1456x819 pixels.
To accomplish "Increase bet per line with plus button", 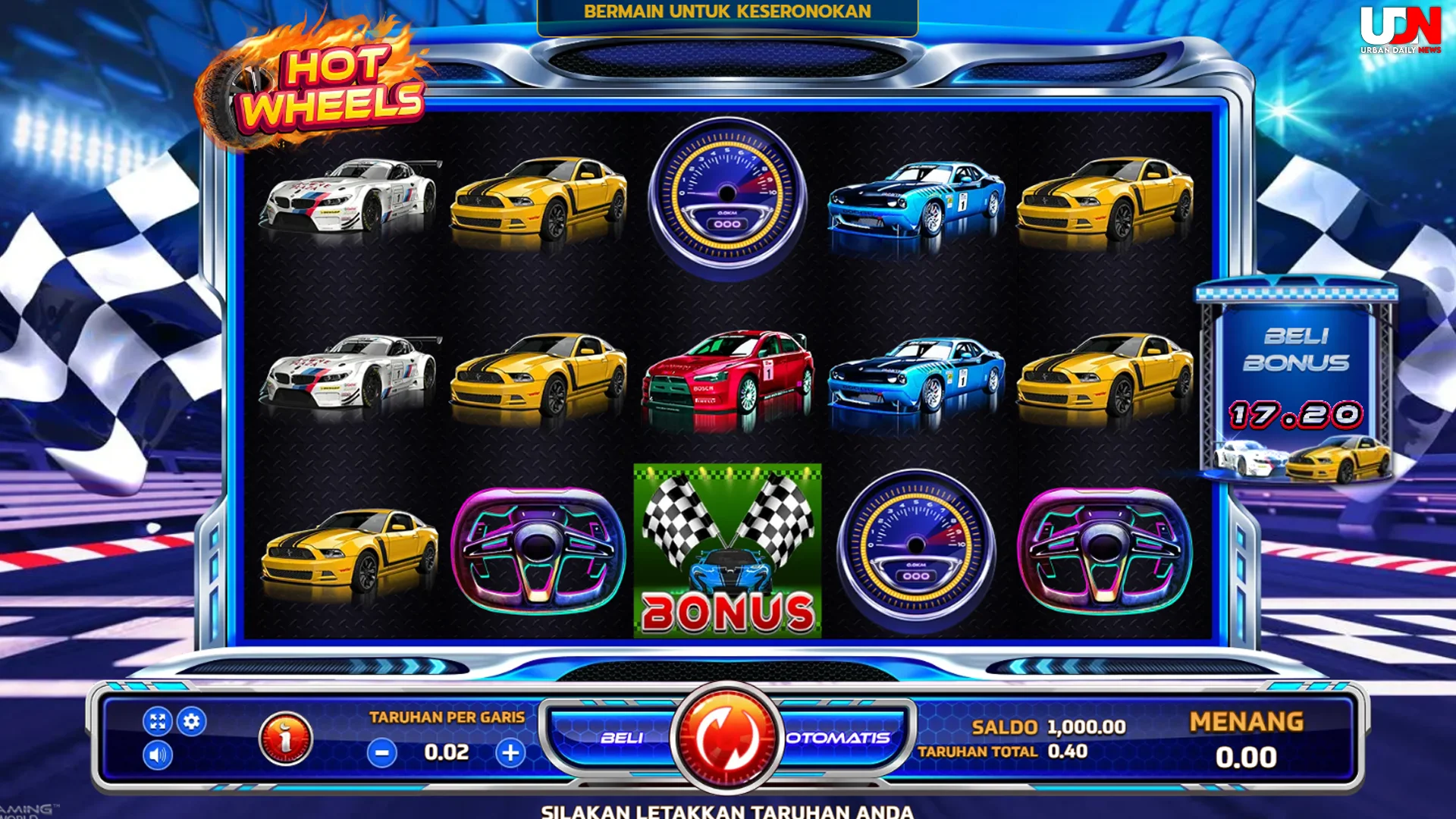I will pos(513,753).
